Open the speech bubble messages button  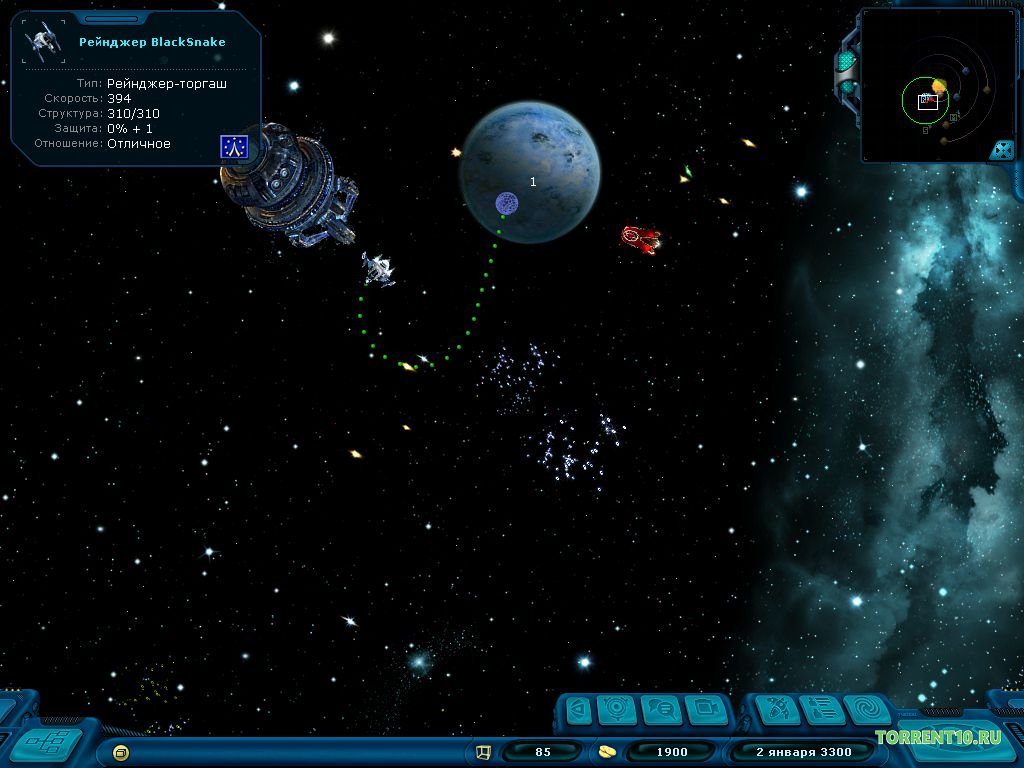661,709
